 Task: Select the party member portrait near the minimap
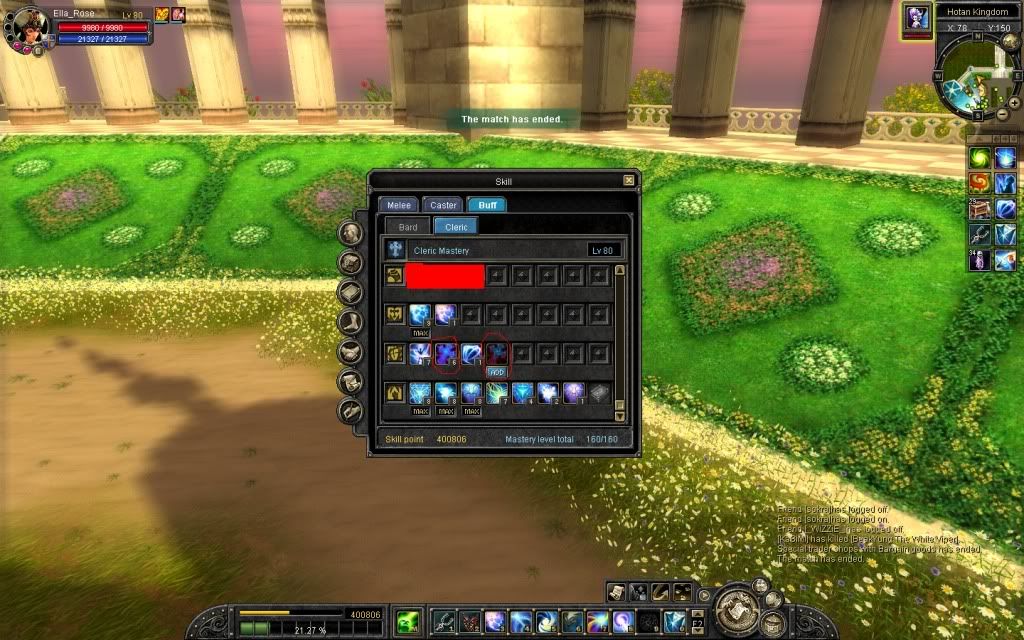[x=916, y=20]
